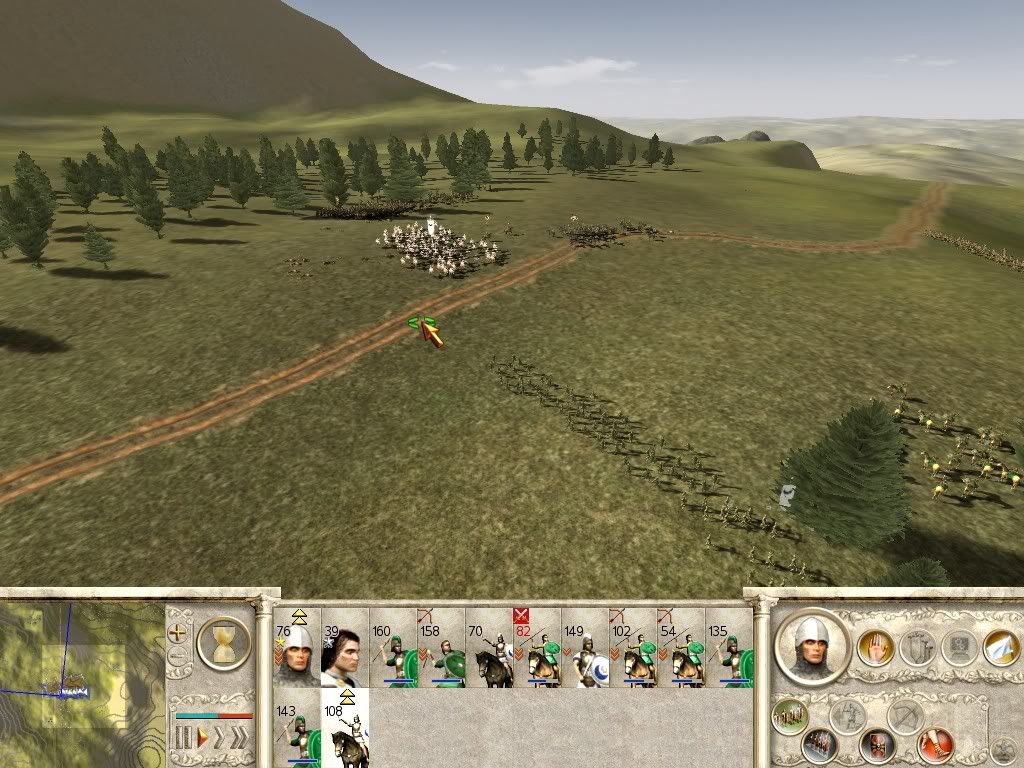Select the 70-man cavalry unit card
This screenshot has width=1024, height=768.
[489, 648]
